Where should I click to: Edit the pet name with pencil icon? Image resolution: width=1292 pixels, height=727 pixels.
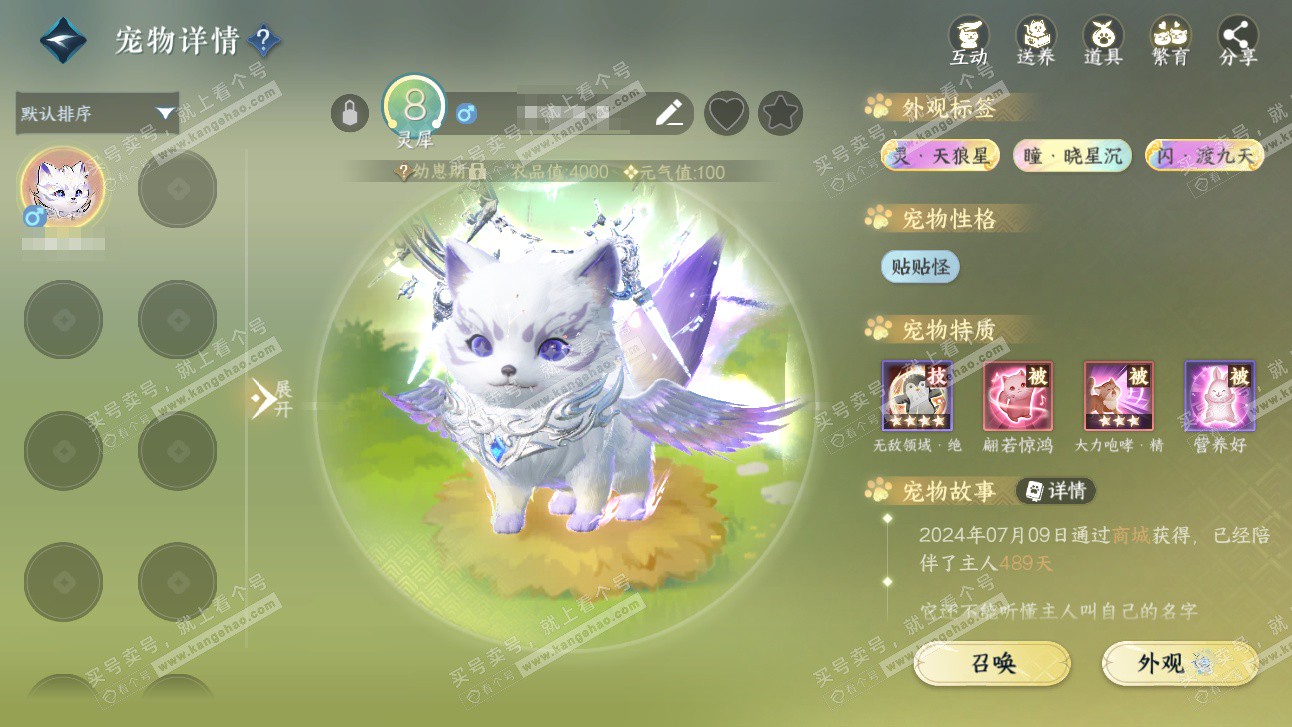click(669, 113)
